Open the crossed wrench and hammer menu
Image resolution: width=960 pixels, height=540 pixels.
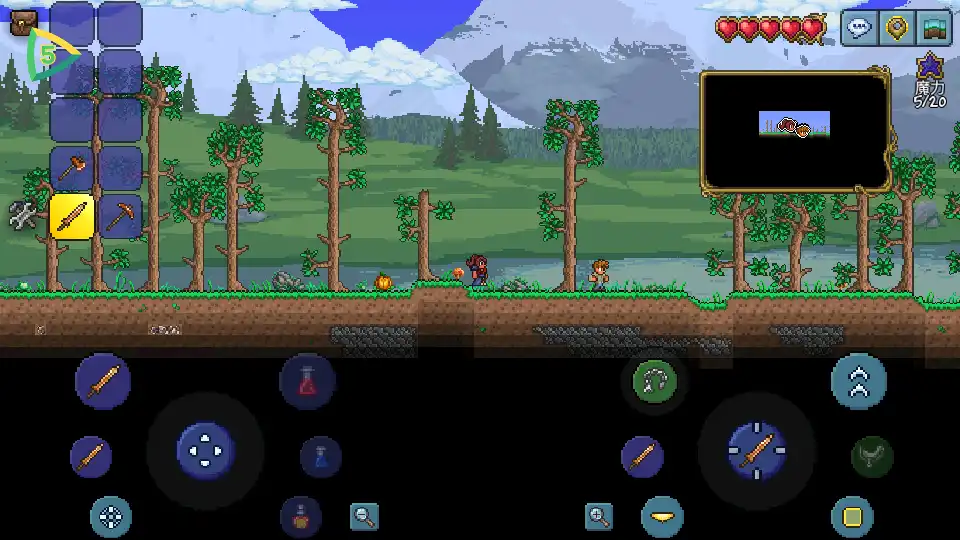(23, 215)
